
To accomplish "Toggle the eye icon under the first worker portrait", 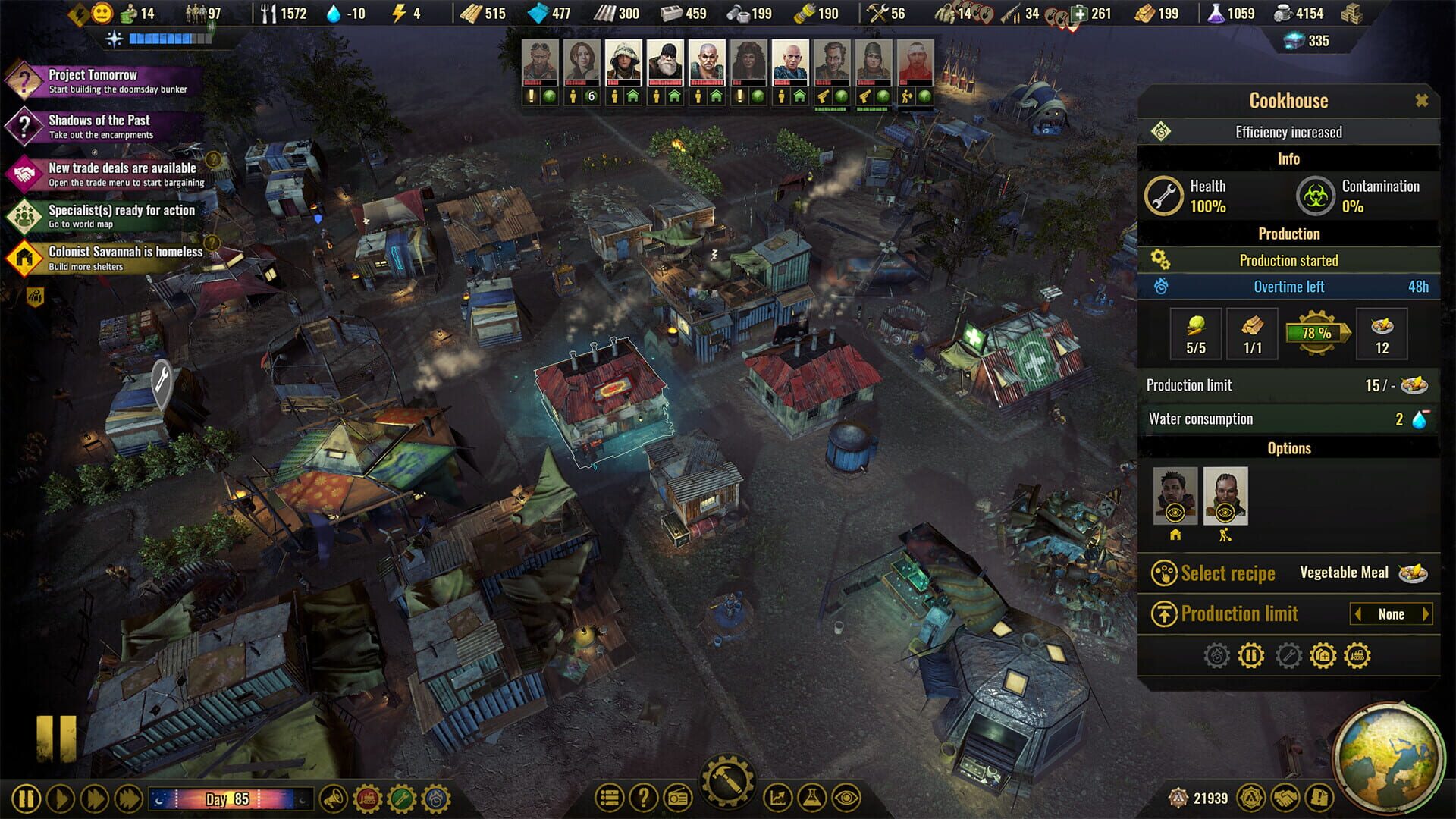I will 1175,512.
